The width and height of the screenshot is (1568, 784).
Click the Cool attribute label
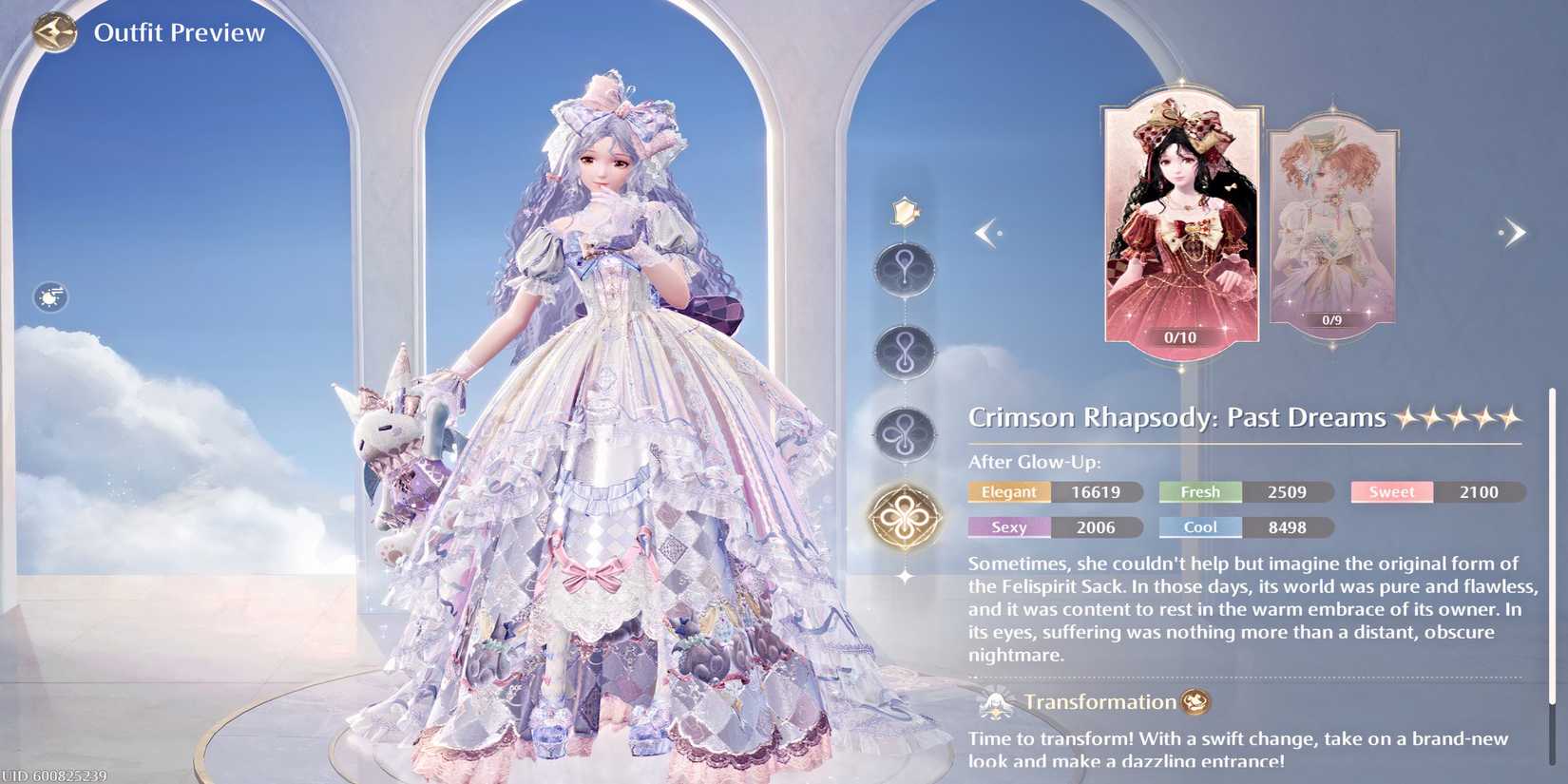click(x=1199, y=527)
